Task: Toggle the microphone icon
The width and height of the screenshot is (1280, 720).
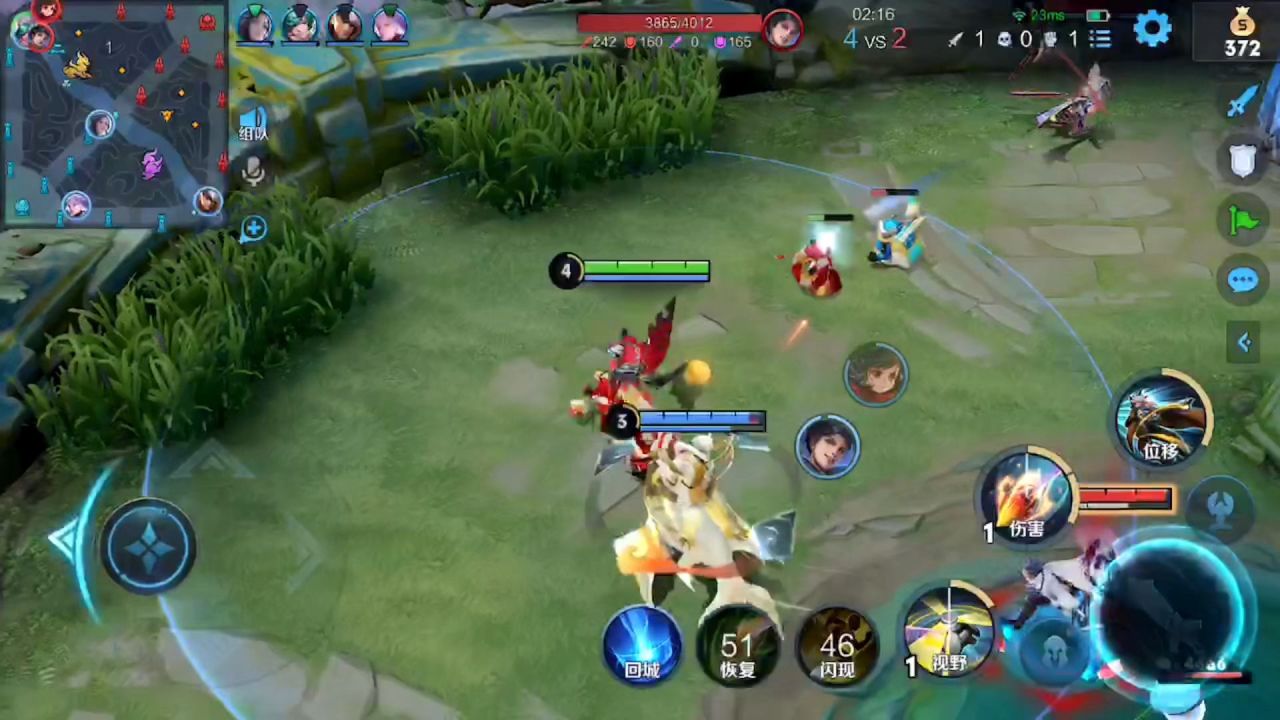Action: point(253,174)
